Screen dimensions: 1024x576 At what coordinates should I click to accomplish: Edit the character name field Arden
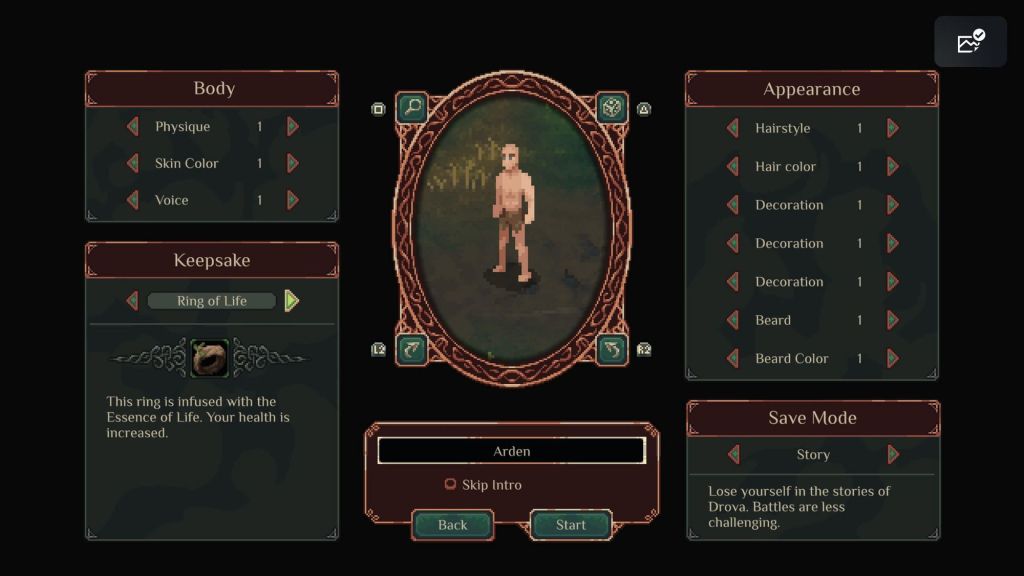coord(511,451)
